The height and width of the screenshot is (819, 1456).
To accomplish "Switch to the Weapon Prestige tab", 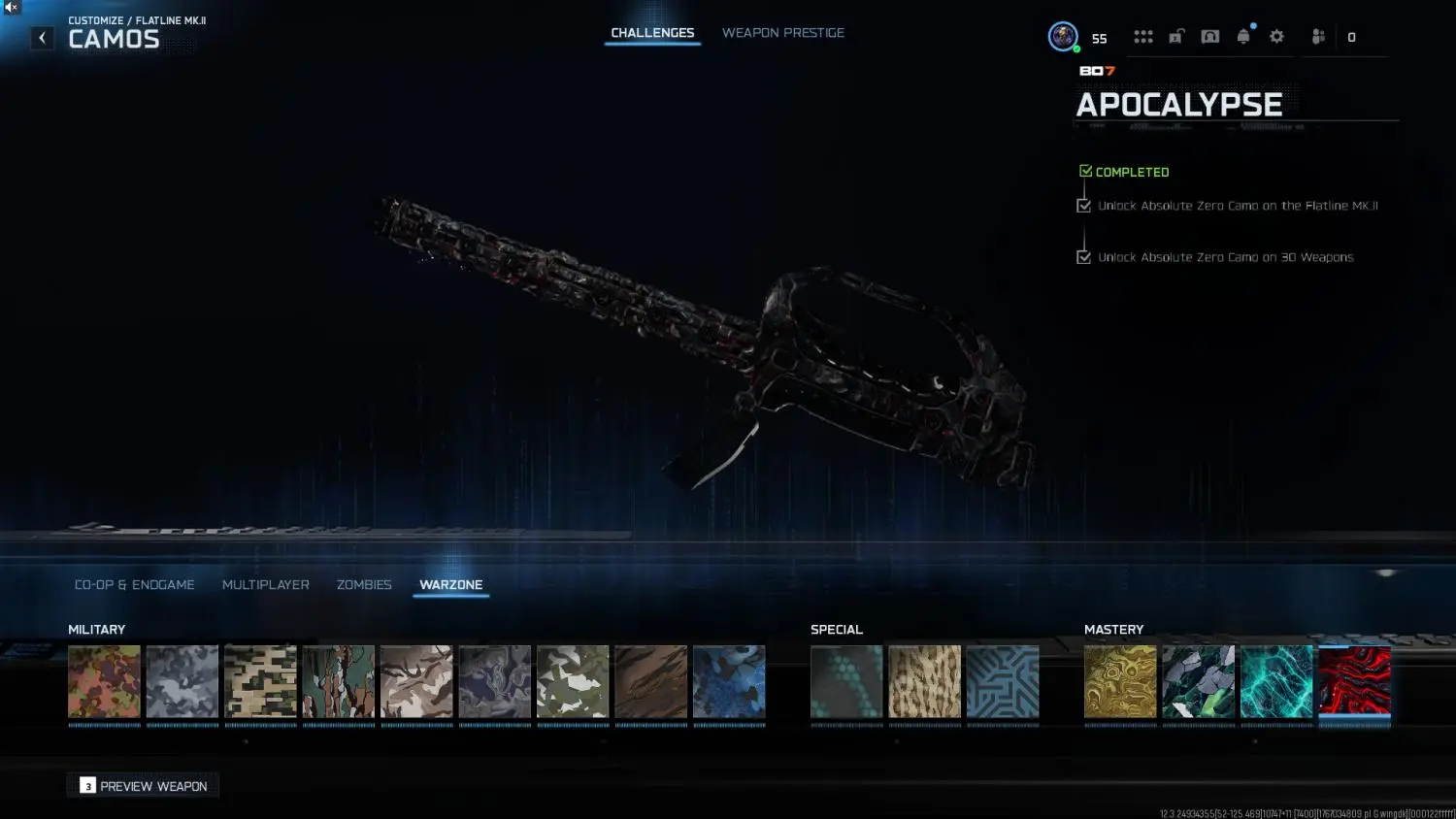I will [x=783, y=32].
